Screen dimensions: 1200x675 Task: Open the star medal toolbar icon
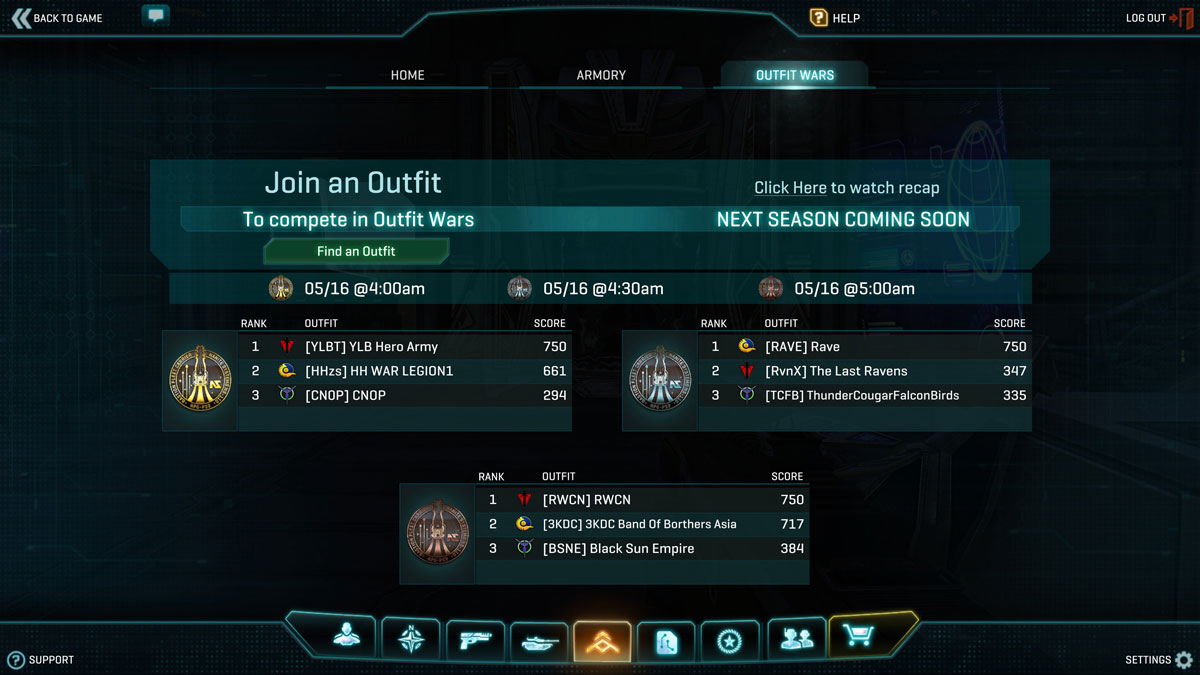tap(729, 641)
